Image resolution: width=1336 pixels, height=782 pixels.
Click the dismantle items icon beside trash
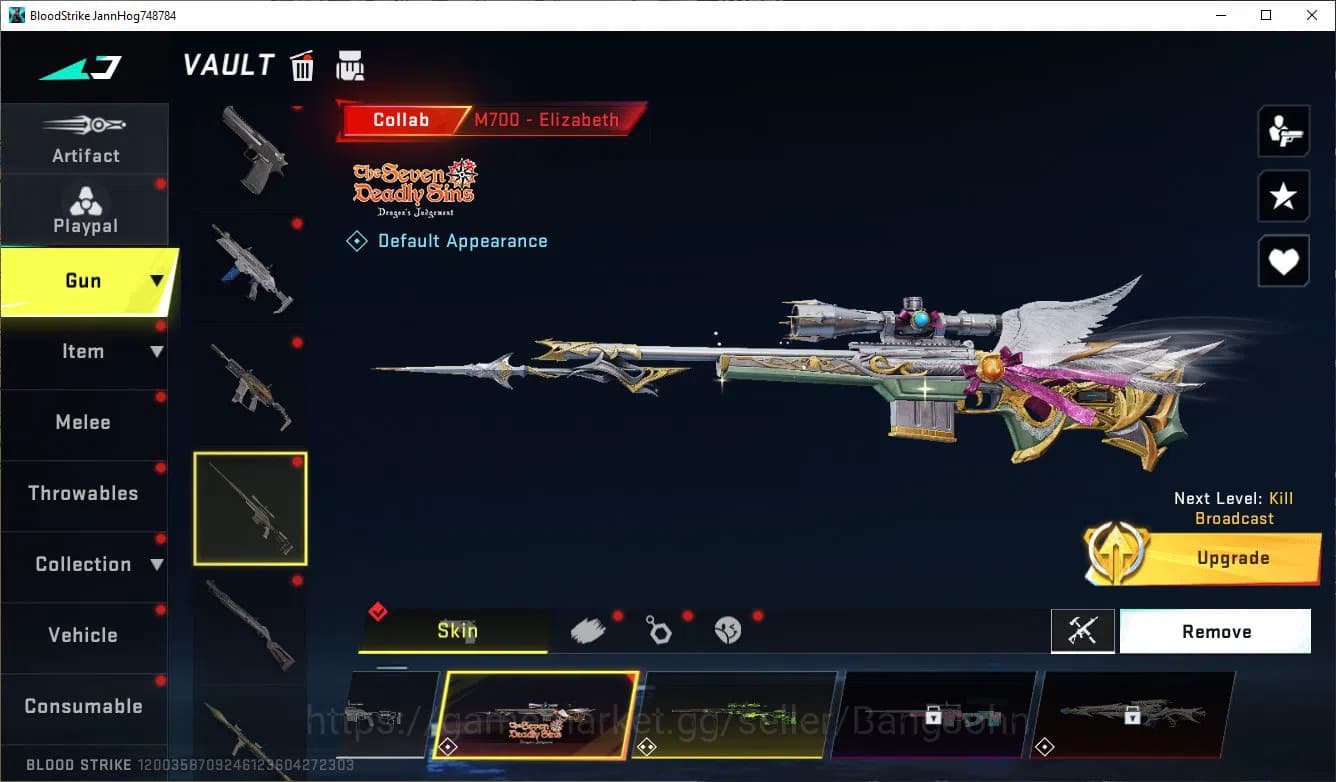click(x=349, y=65)
